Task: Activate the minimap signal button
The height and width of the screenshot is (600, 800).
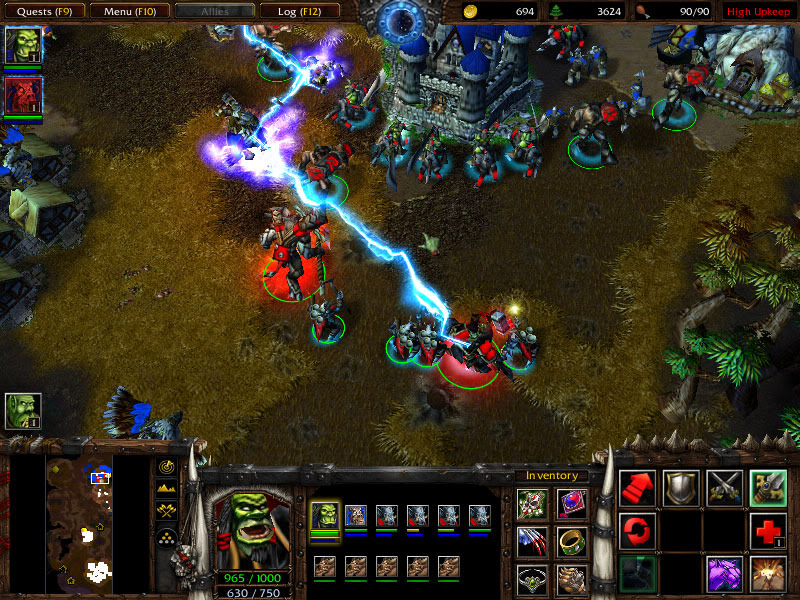Action: coord(167,466)
